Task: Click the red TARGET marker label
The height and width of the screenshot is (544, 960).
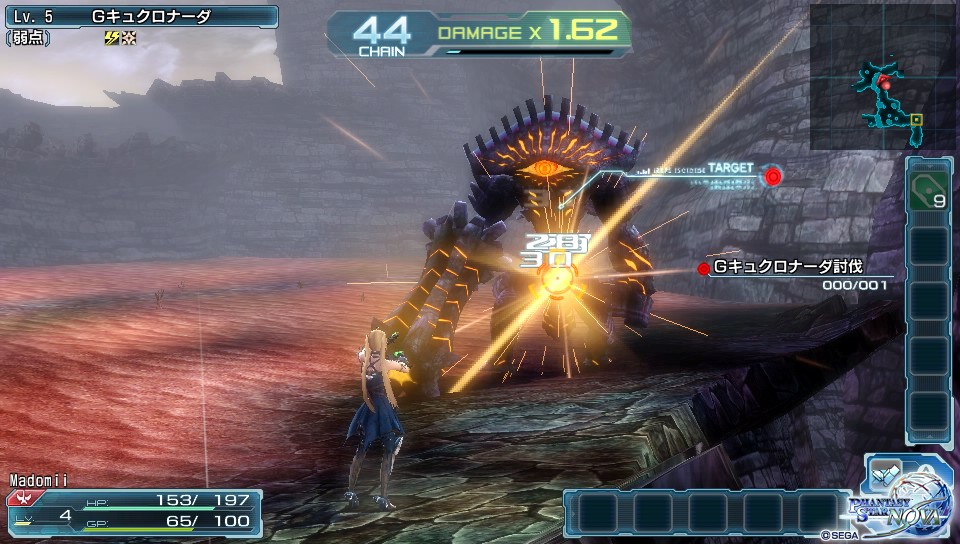Action: (x=731, y=168)
